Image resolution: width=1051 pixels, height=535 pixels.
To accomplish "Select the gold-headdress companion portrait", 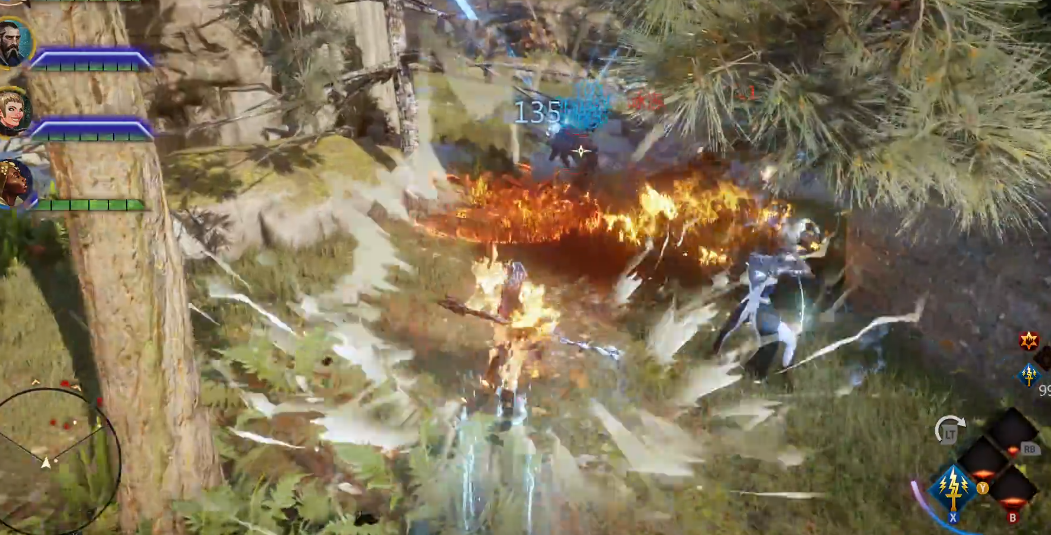I will tap(14, 184).
